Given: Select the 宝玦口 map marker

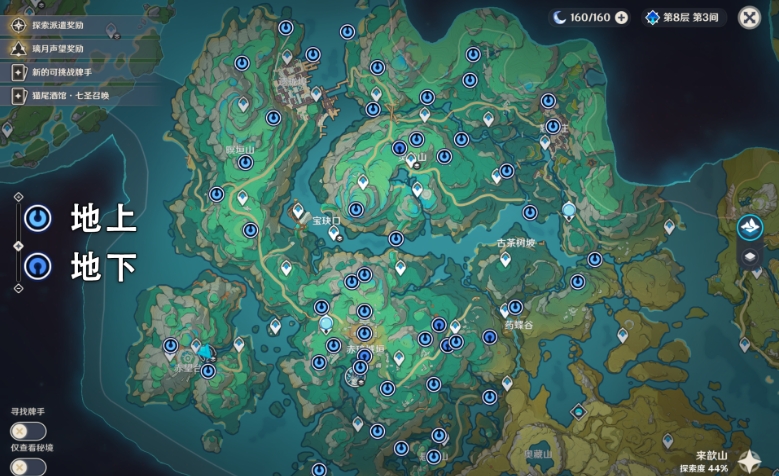Looking at the screenshot, I should pos(335,232).
